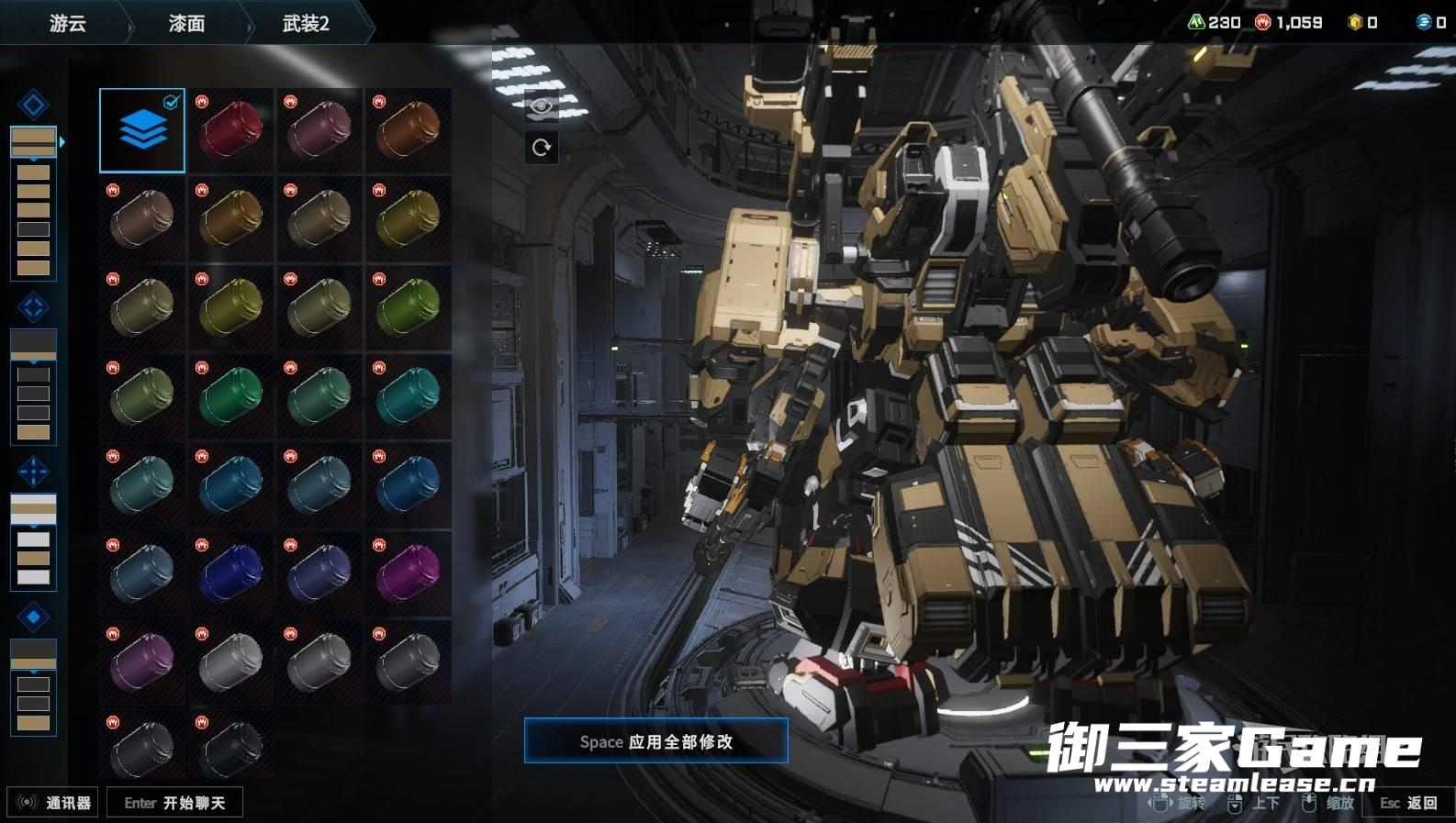Pick the bright orange paint can
This screenshot has width=1456, height=823.
[409, 130]
